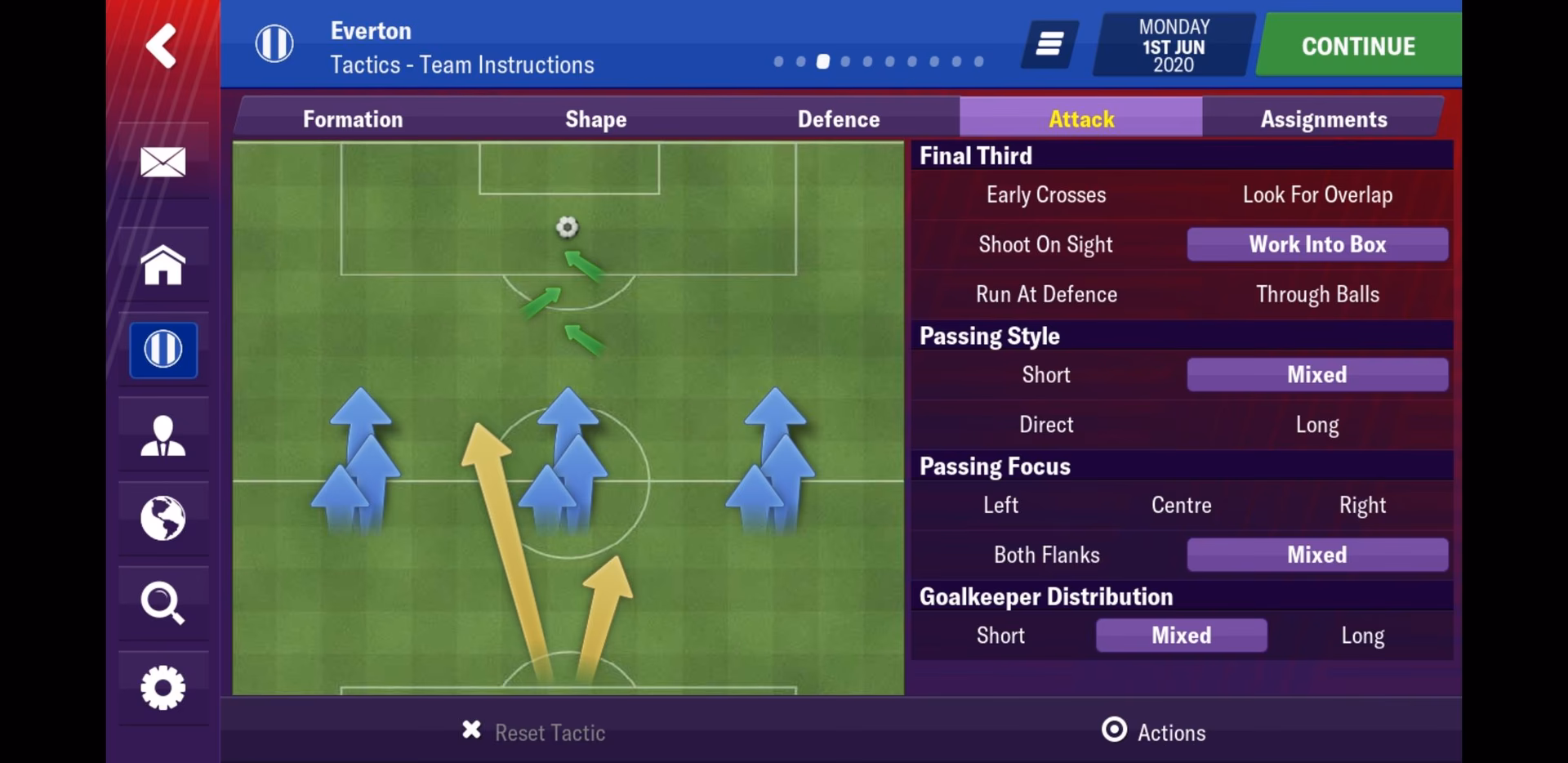Viewport: 1568px width, 763px height.
Task: Switch to the Formation tab
Action: (x=352, y=118)
